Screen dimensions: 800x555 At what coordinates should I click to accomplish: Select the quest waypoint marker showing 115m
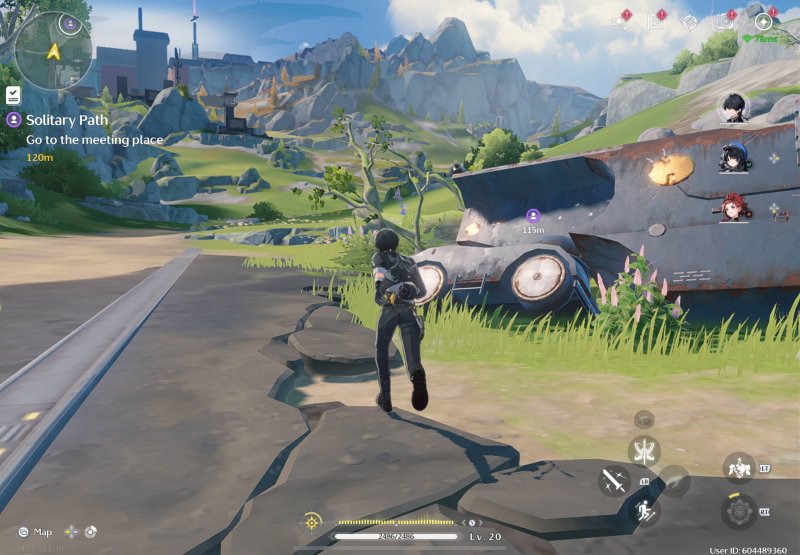point(533,215)
